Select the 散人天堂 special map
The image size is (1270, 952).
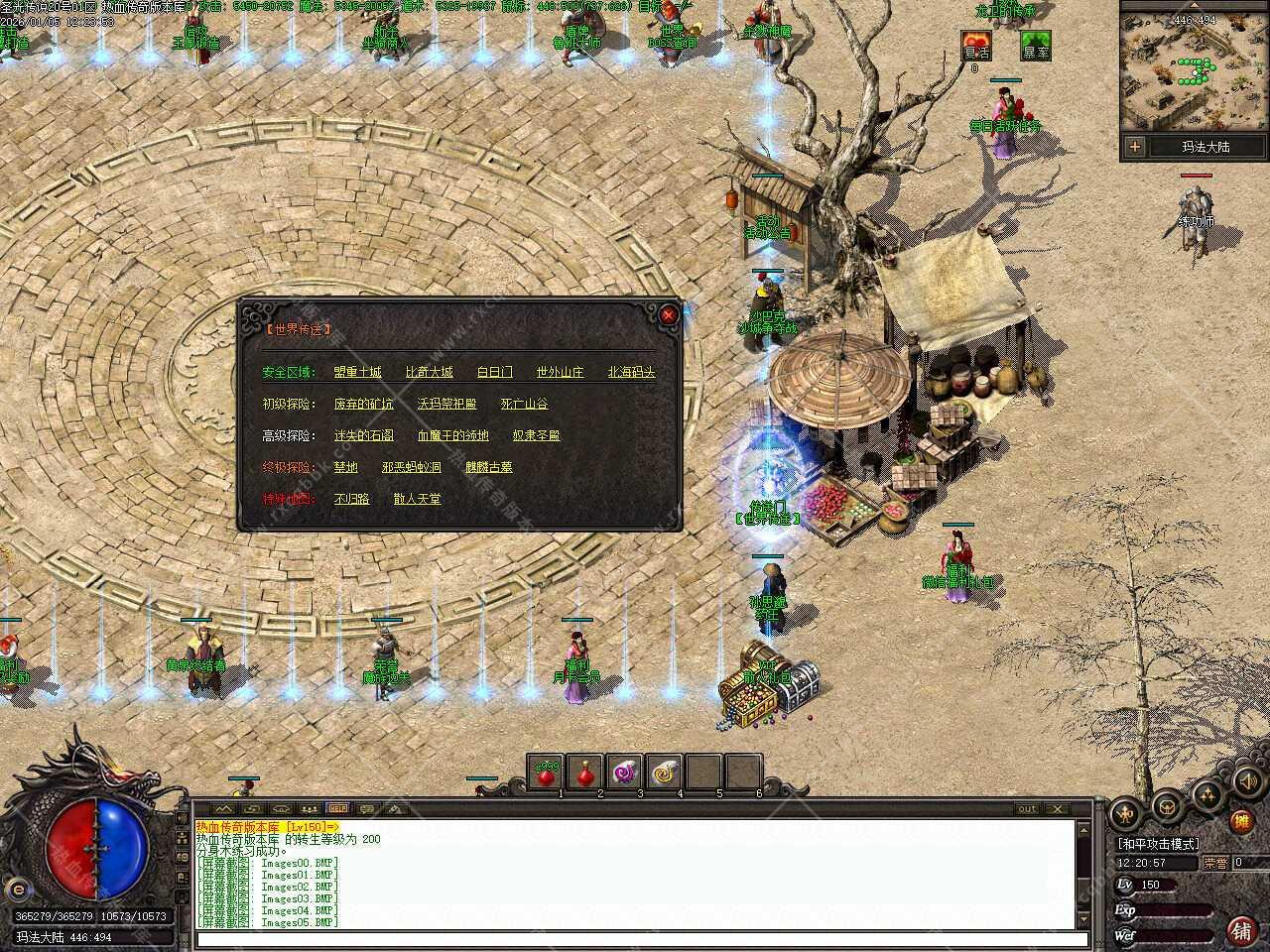417,499
